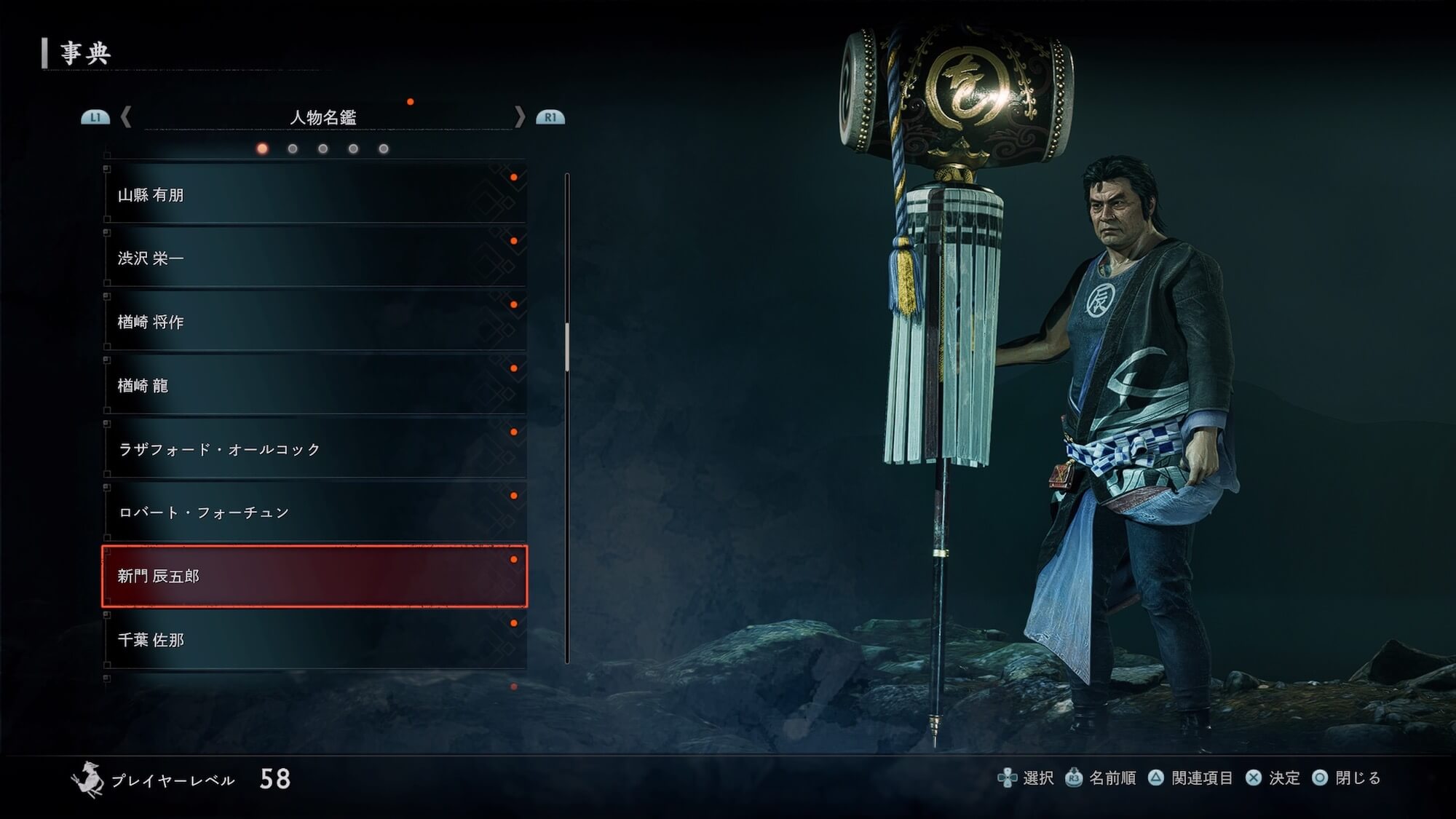Open the highlighted 新門 辰五郎 entry

pos(314,576)
